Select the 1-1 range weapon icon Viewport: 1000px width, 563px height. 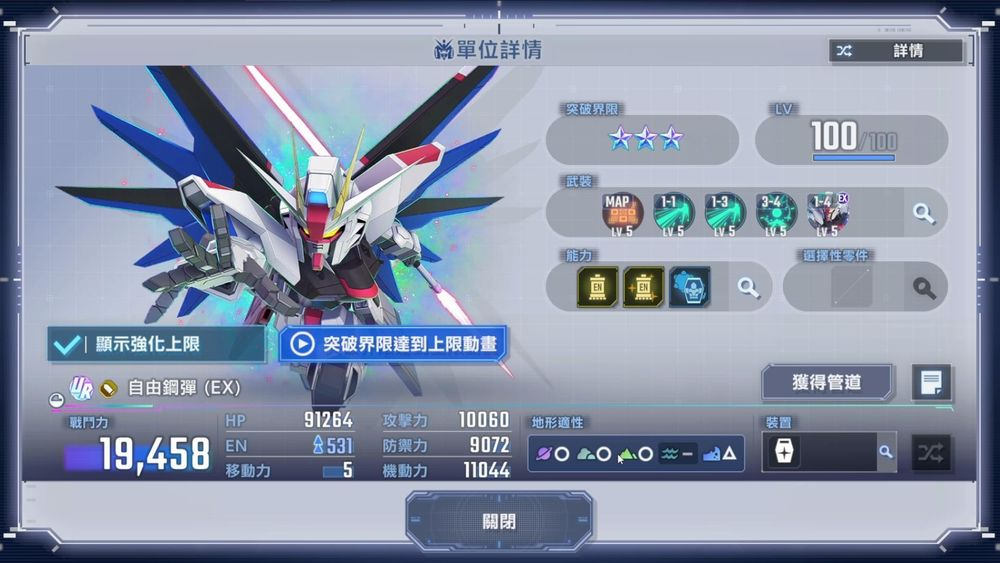tap(672, 213)
